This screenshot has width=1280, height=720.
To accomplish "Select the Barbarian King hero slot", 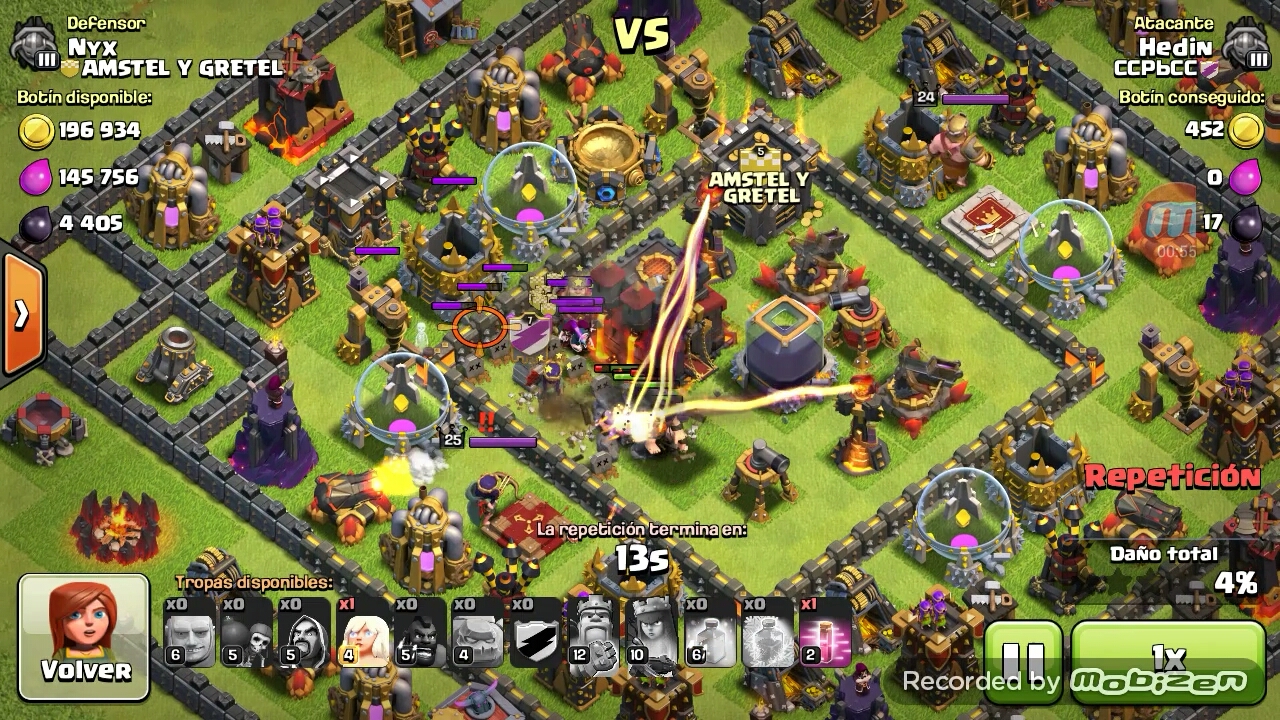I will point(593,633).
